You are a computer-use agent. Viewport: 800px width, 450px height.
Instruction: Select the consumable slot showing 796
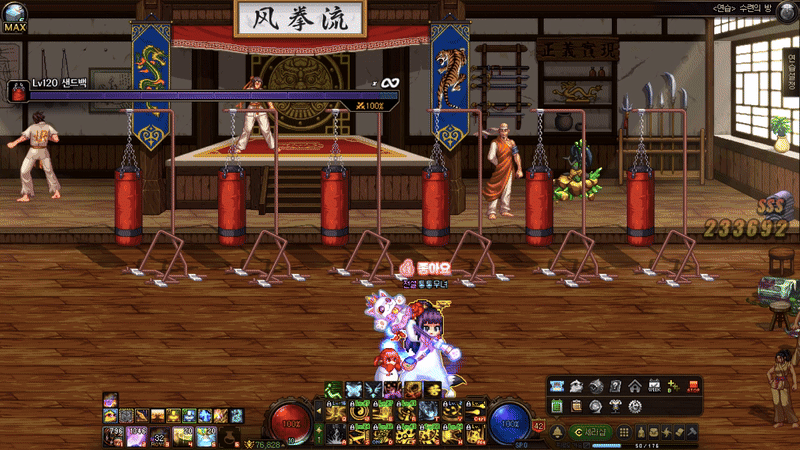point(112,434)
